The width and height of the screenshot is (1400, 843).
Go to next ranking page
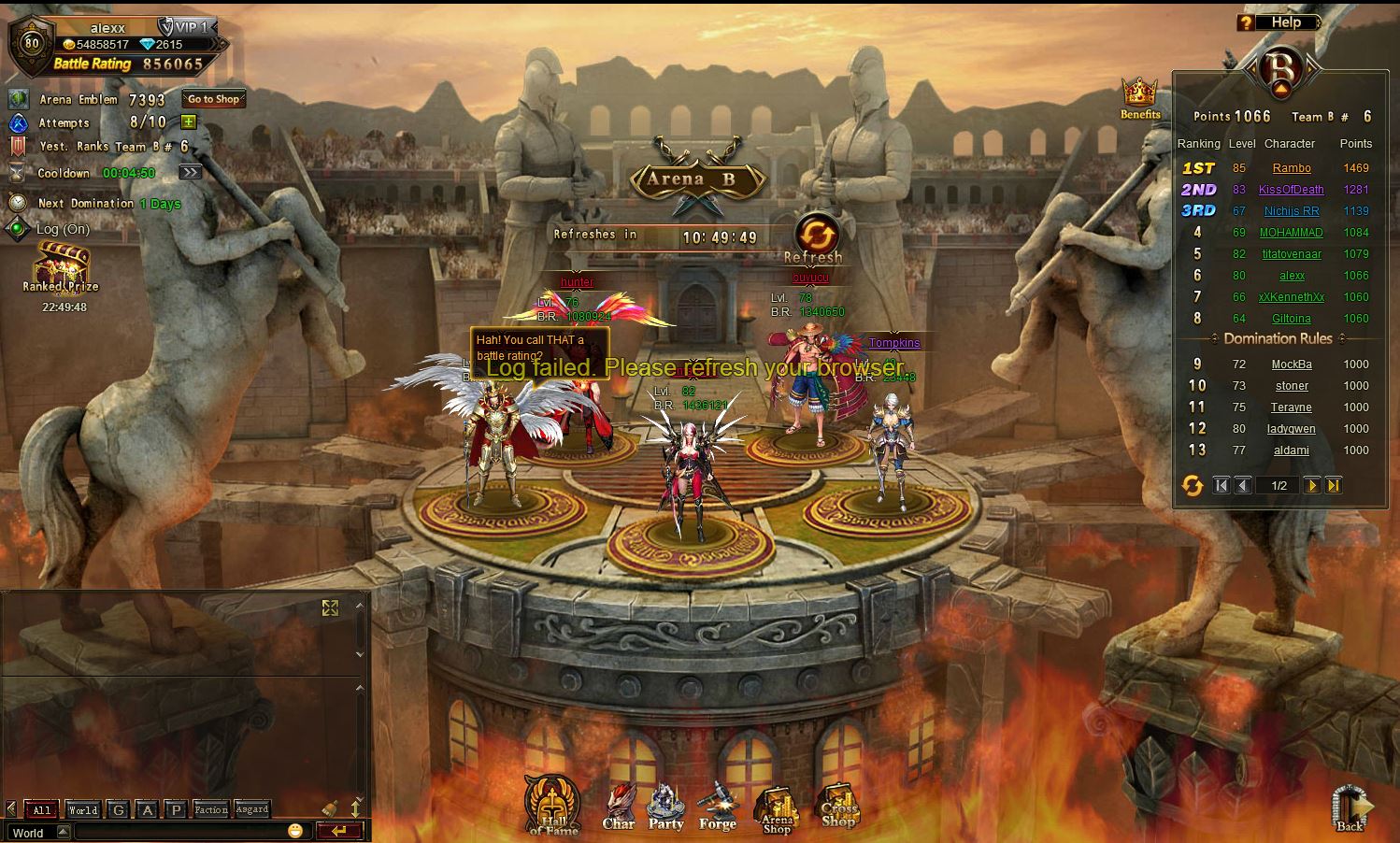pyautogui.click(x=1312, y=485)
